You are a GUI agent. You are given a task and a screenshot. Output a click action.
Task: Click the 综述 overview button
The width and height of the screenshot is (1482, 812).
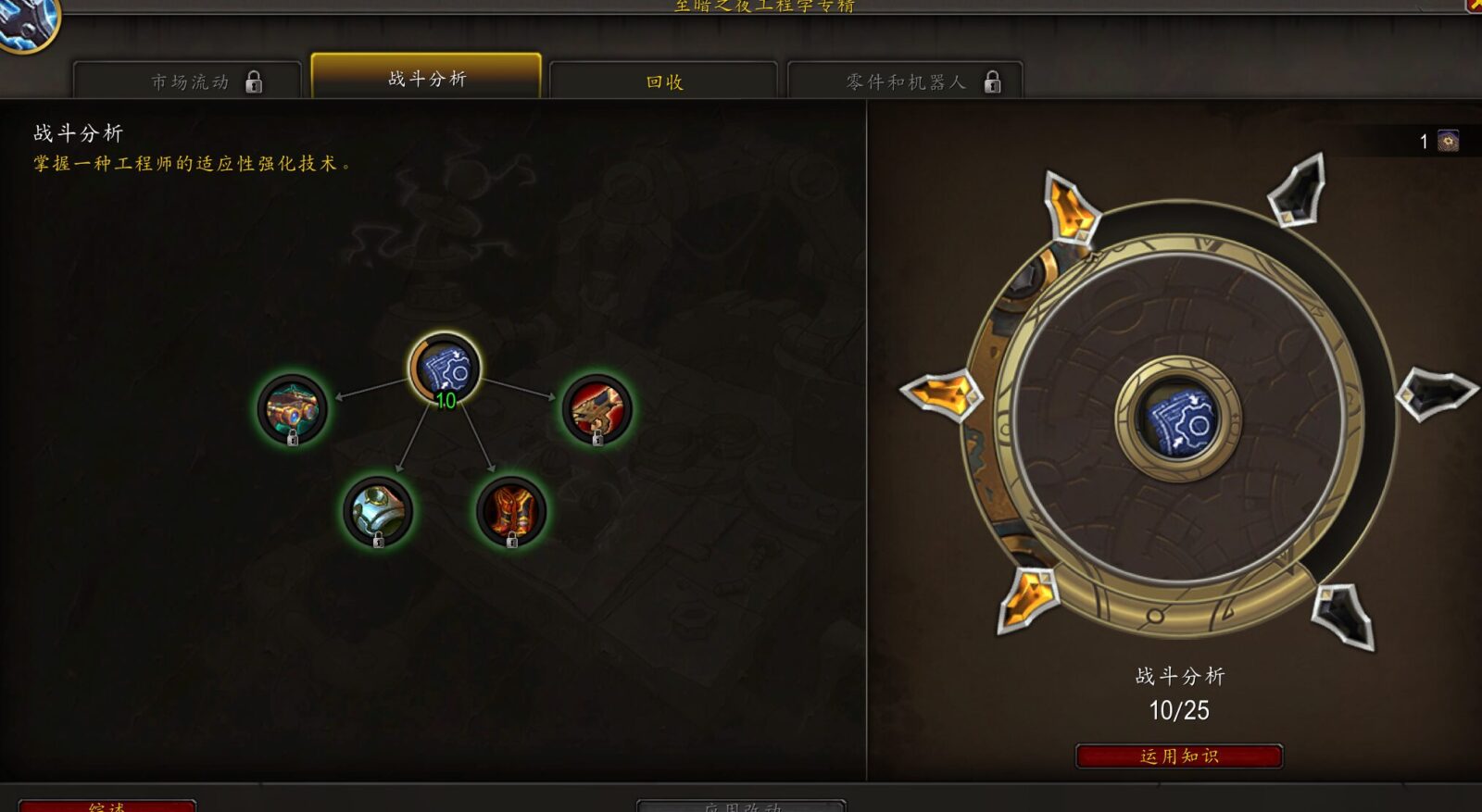coord(107,806)
